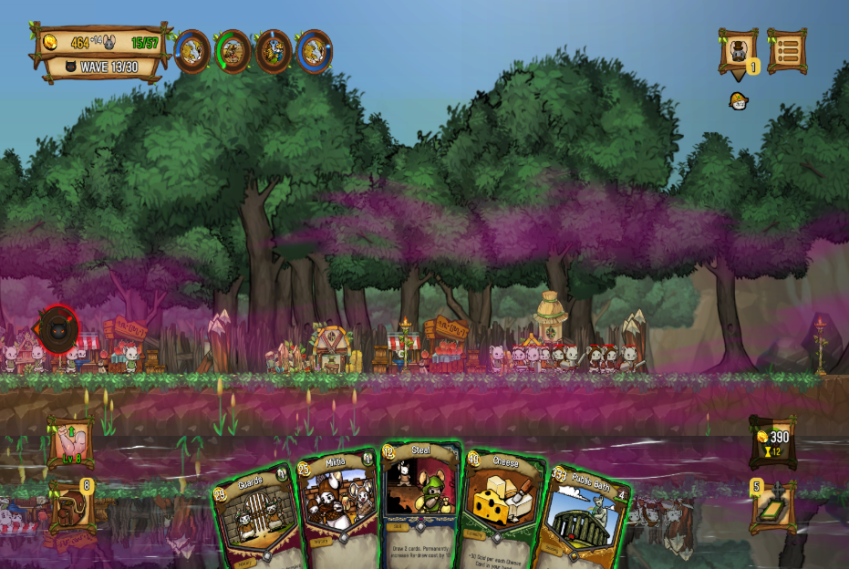
Task: Open the discard pile showing 5
Action: click(773, 506)
